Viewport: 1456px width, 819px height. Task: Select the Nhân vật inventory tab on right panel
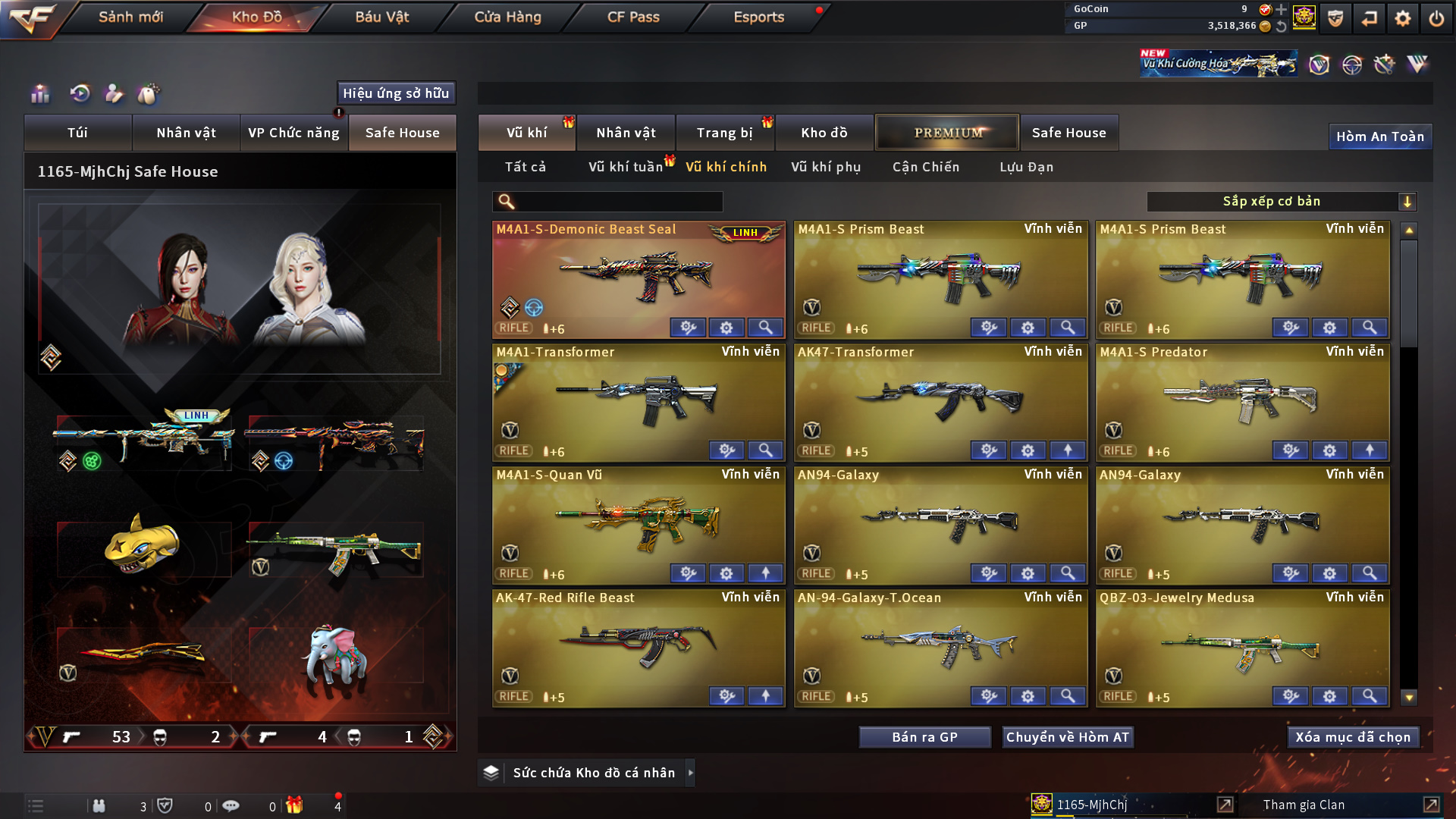tap(626, 133)
